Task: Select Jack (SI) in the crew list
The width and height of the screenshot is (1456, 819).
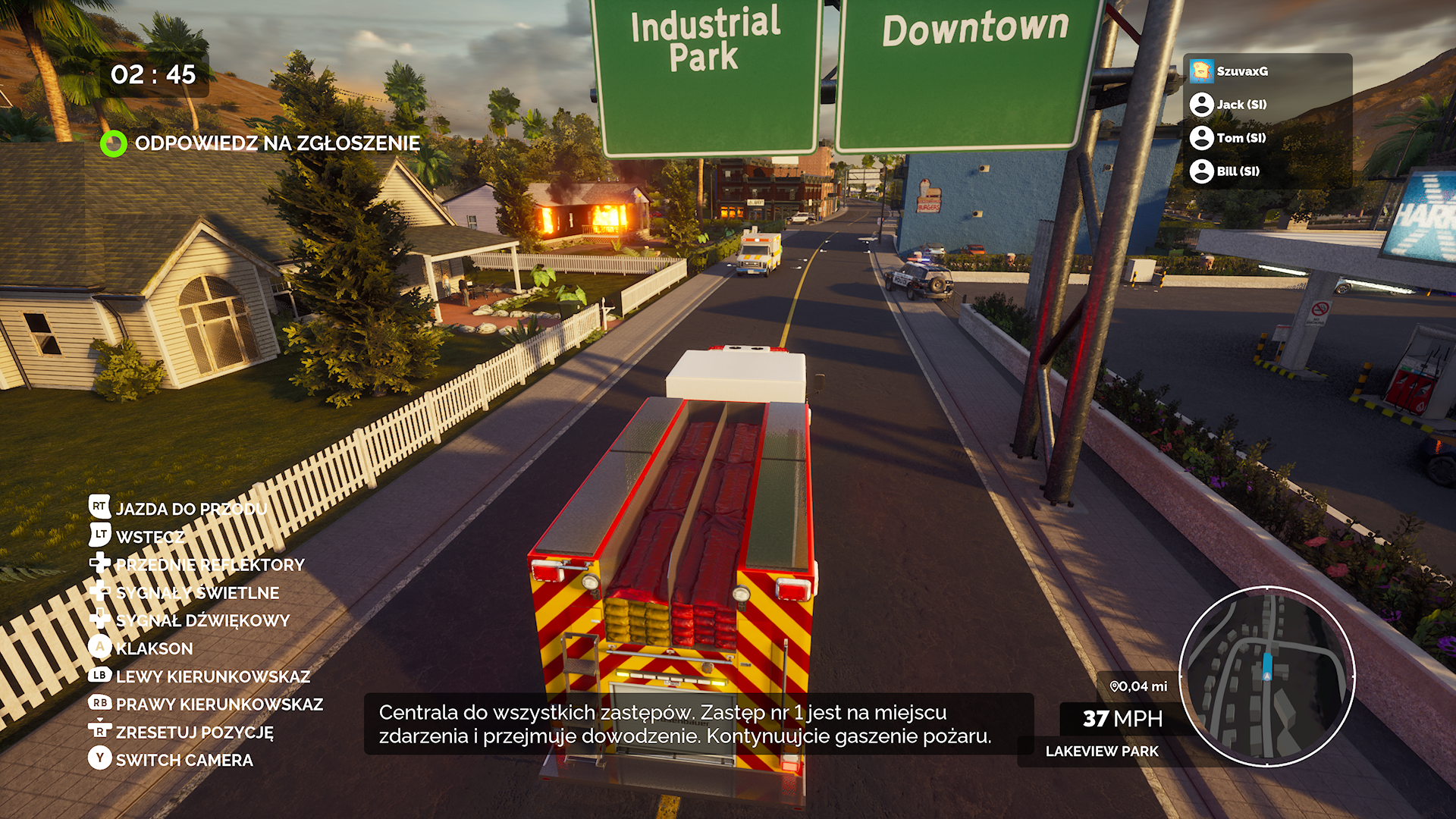Action: coord(1241,105)
